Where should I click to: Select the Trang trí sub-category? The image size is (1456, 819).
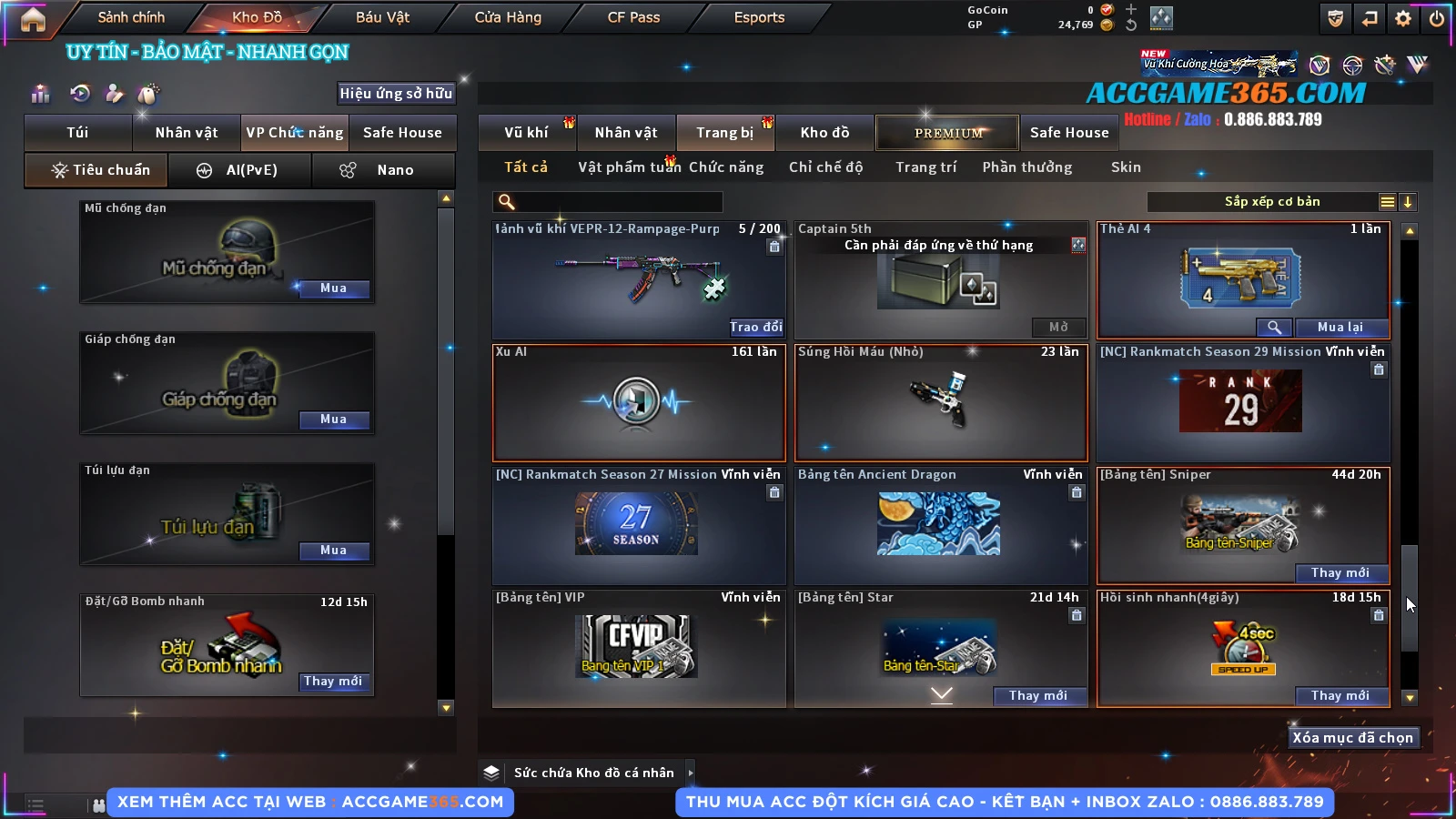pos(925,167)
